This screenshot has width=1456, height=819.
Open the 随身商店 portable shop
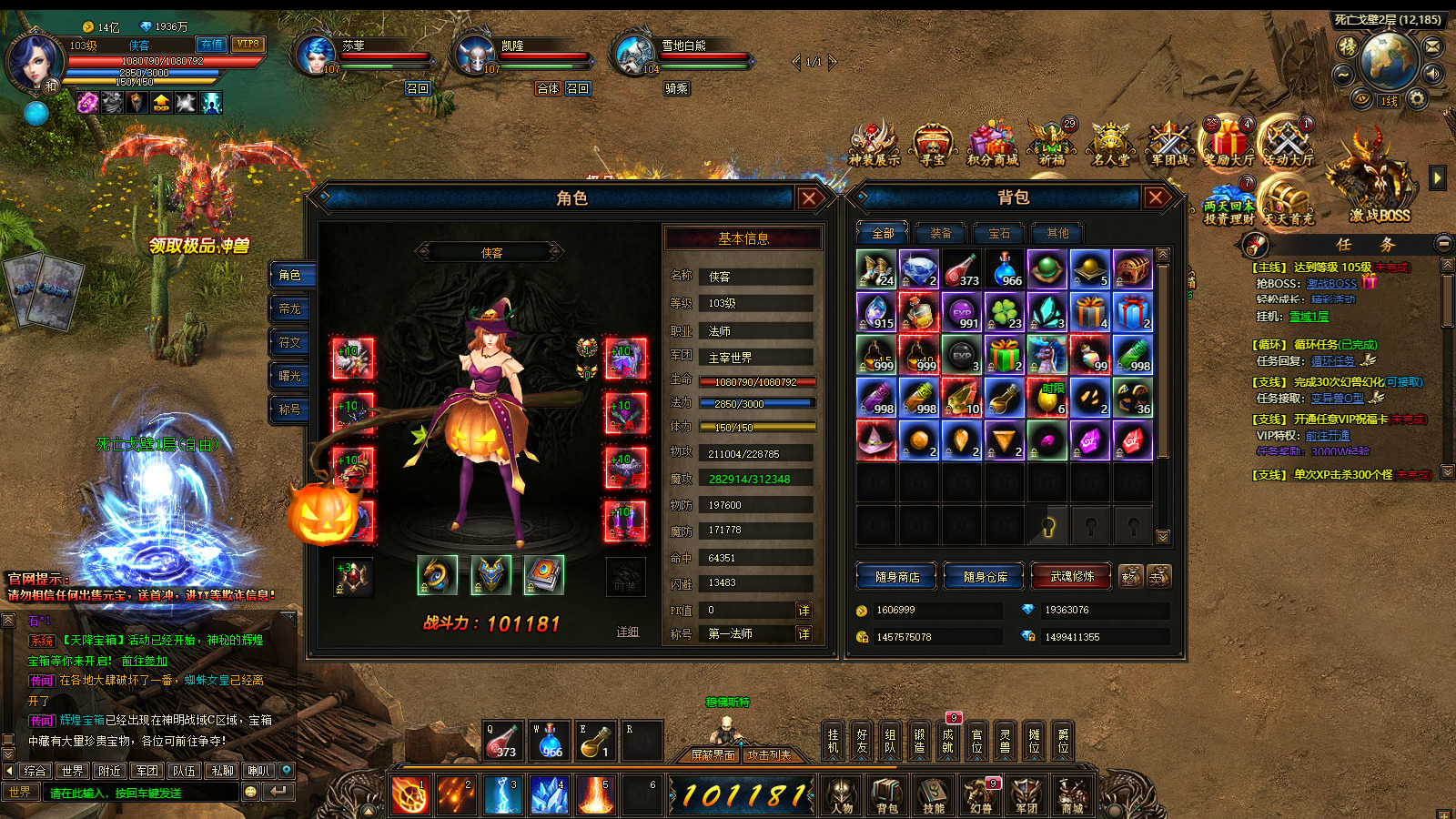(x=897, y=577)
